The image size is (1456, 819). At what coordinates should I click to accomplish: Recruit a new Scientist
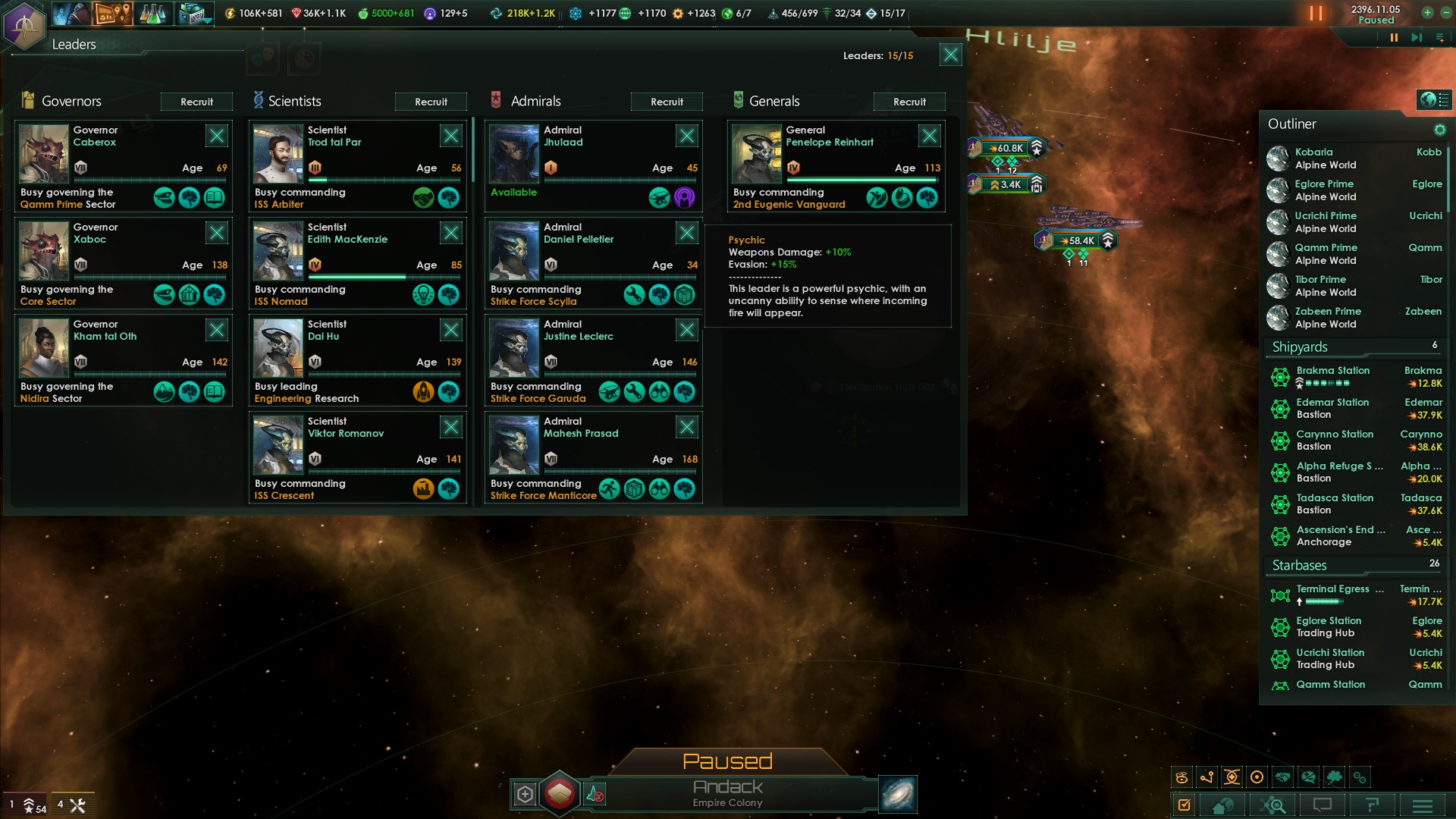431,102
